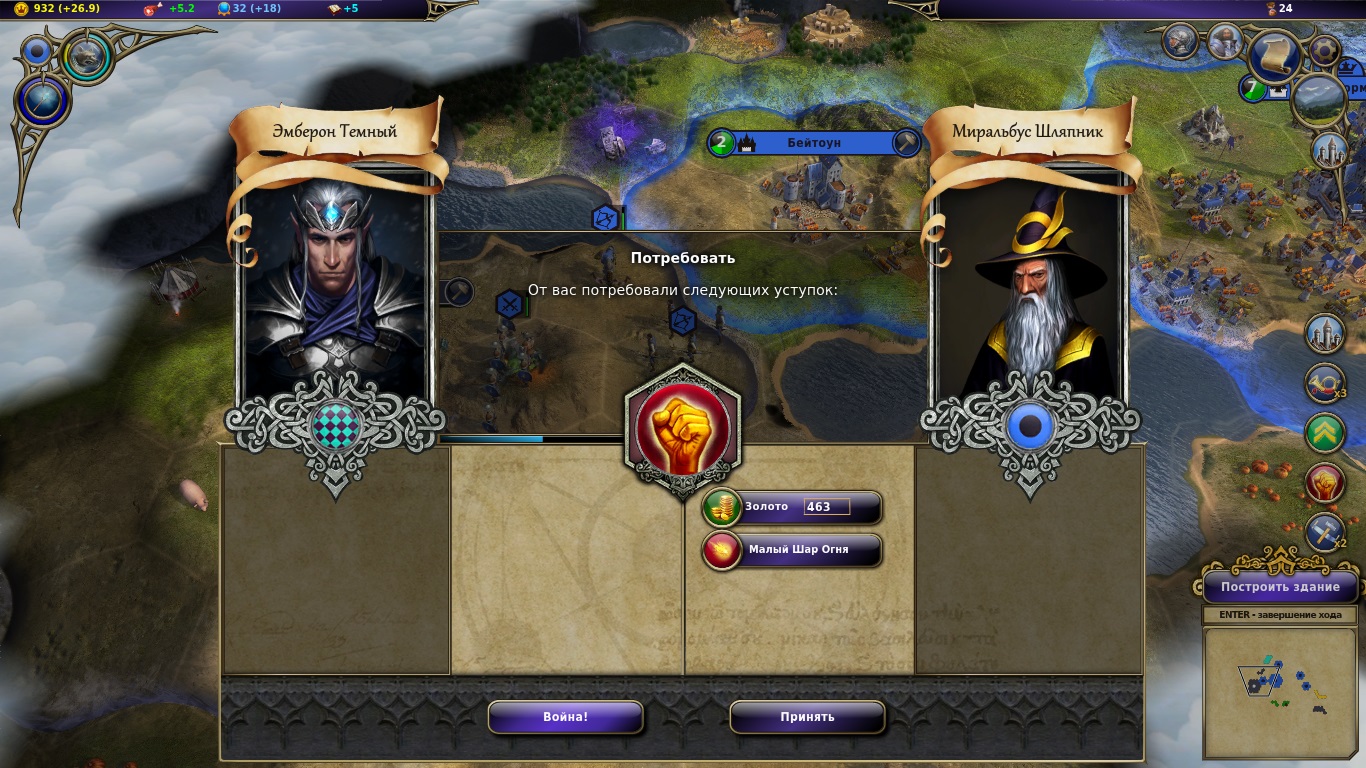Viewport: 1366px width, 768px height.
Task: Click the hammer notification marked x2
Action: click(x=1325, y=532)
